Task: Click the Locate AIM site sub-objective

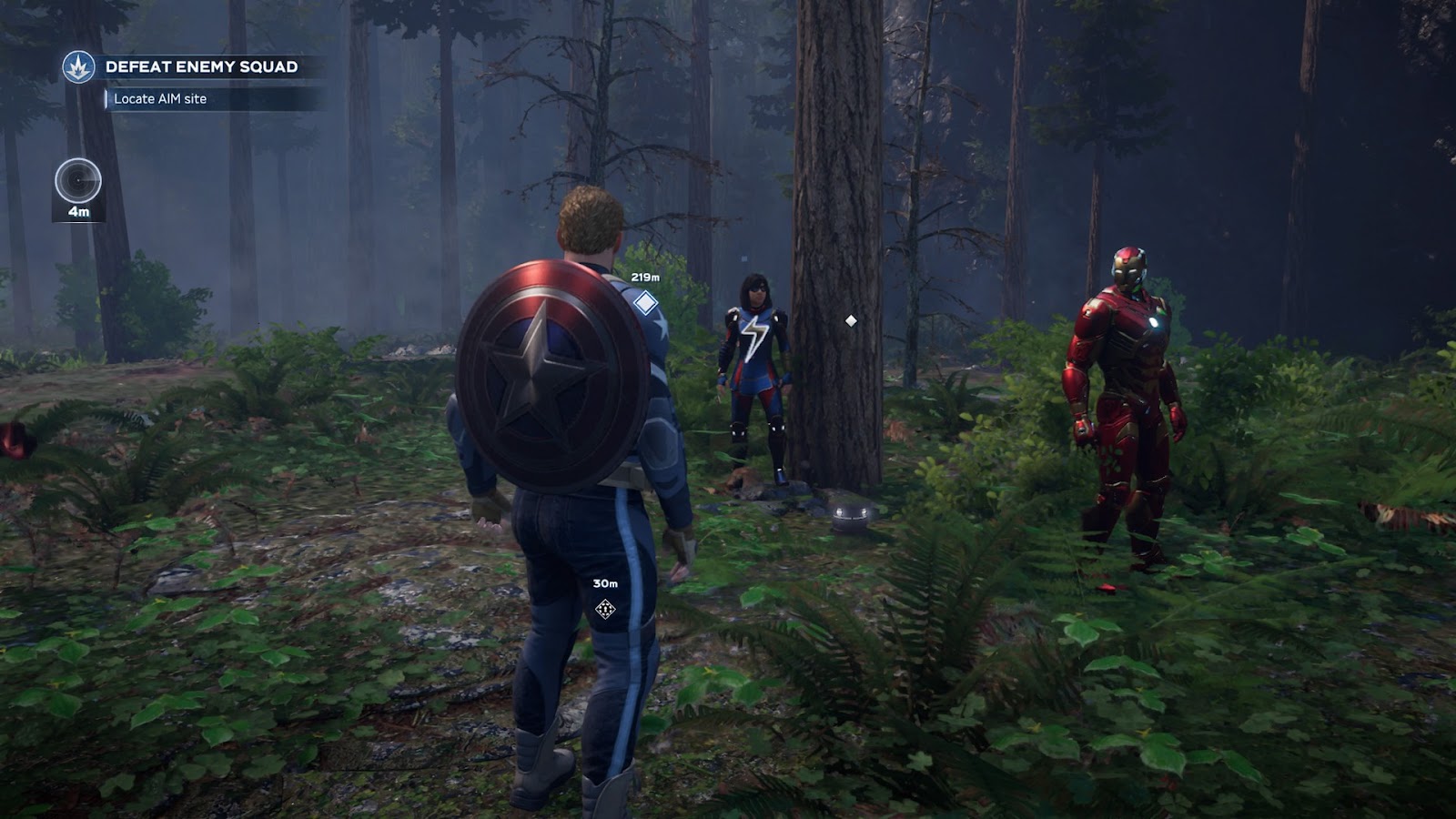Action: [160, 98]
